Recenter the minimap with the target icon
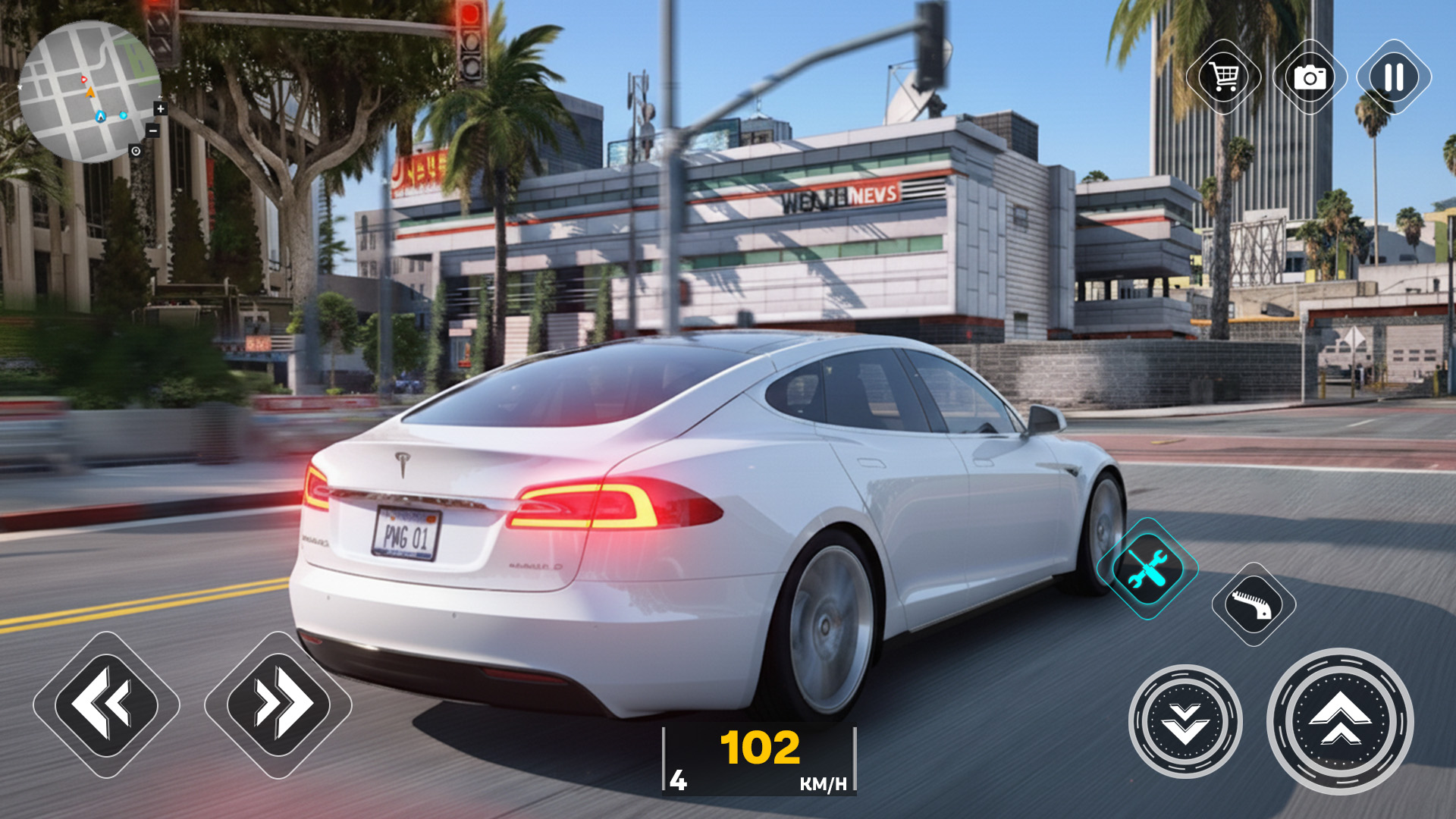 136,151
